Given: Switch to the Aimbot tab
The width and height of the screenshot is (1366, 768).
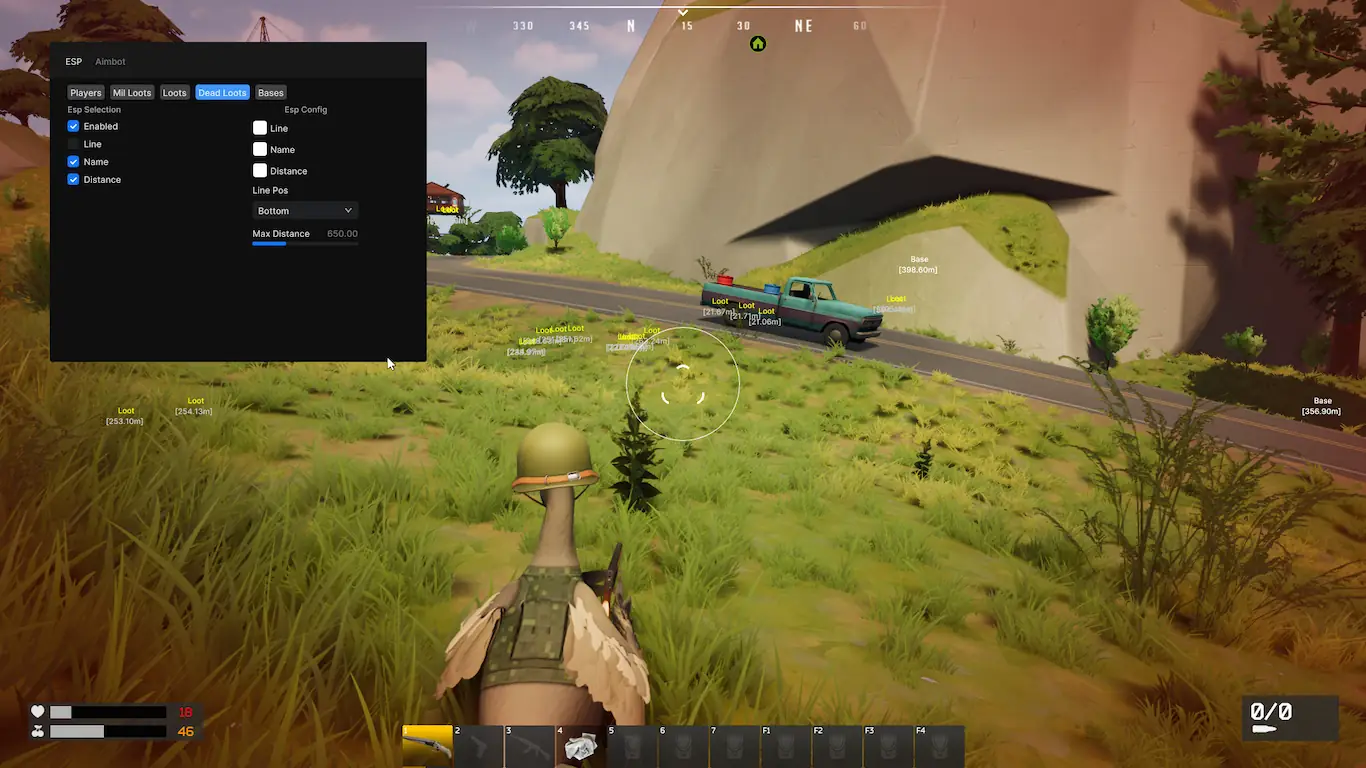Looking at the screenshot, I should (x=110, y=62).
